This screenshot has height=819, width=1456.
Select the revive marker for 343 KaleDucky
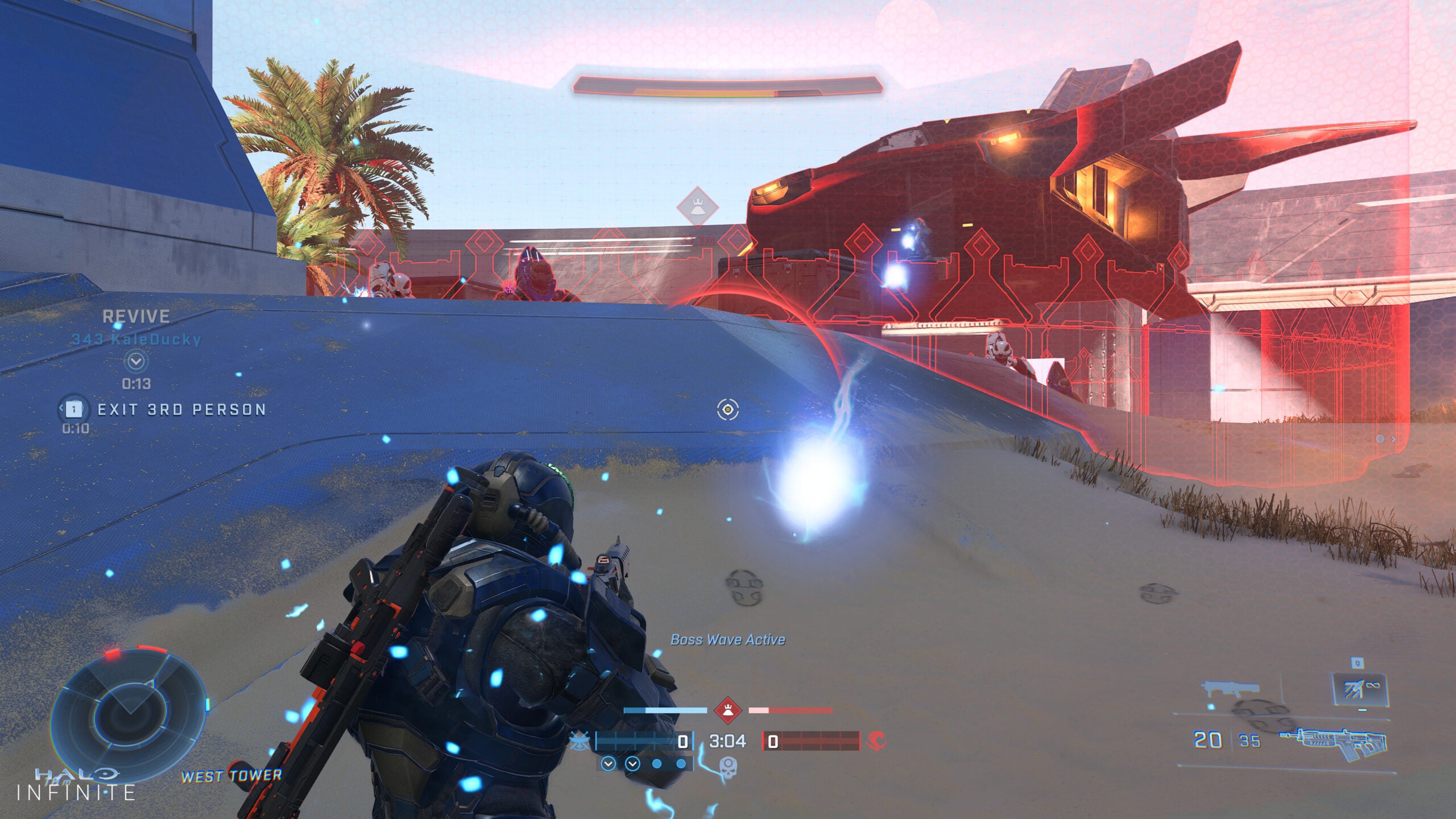pos(136,361)
